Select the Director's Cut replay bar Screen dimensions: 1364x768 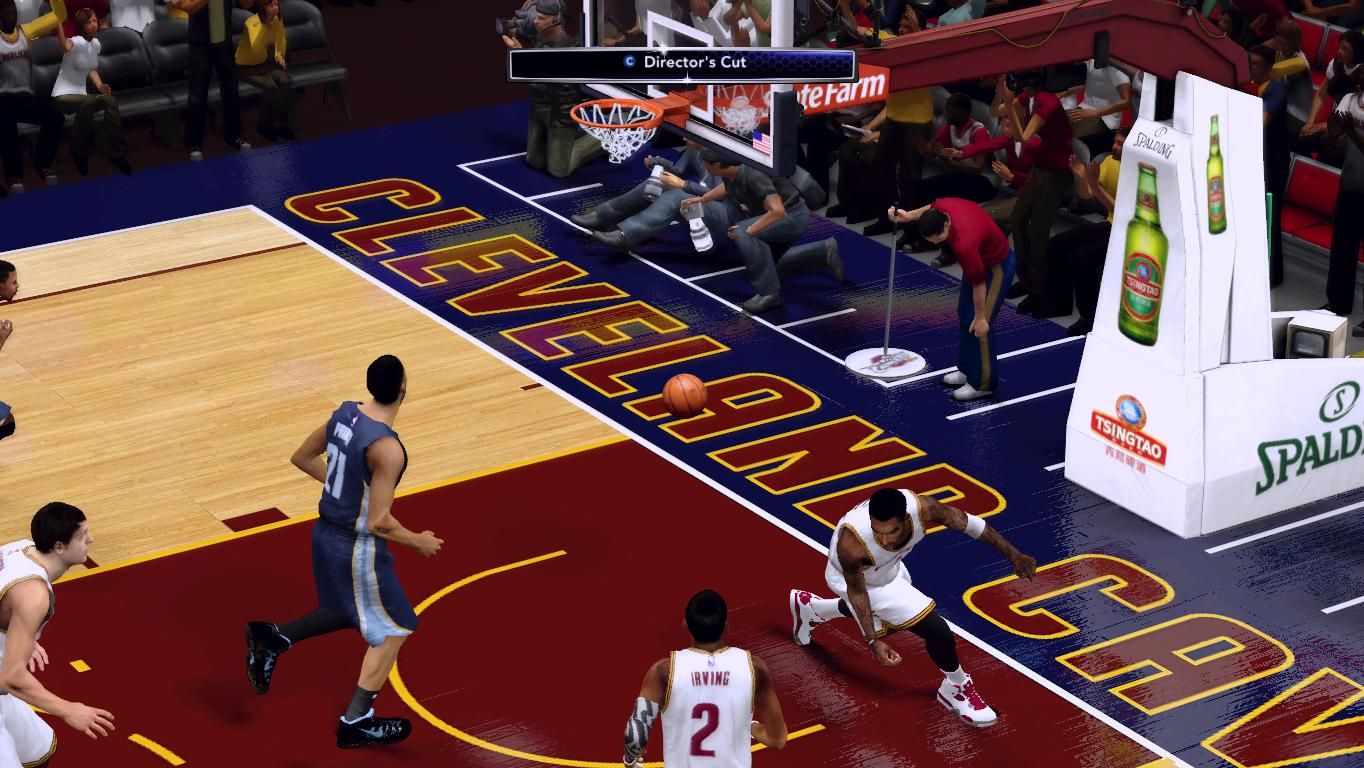point(683,63)
